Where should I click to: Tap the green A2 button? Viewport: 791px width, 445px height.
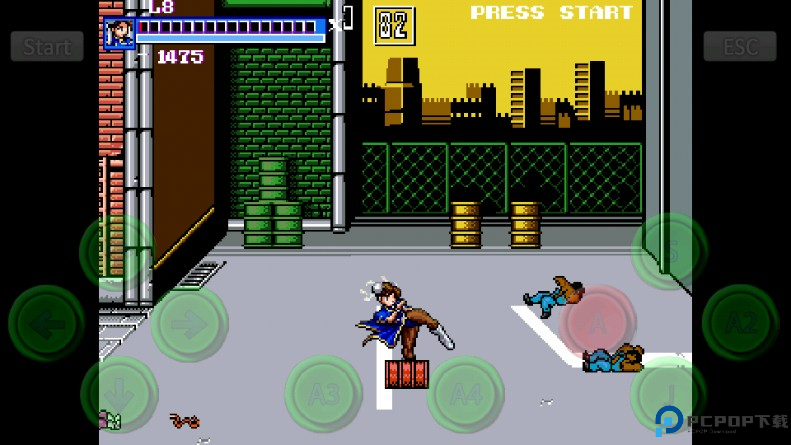click(x=740, y=322)
